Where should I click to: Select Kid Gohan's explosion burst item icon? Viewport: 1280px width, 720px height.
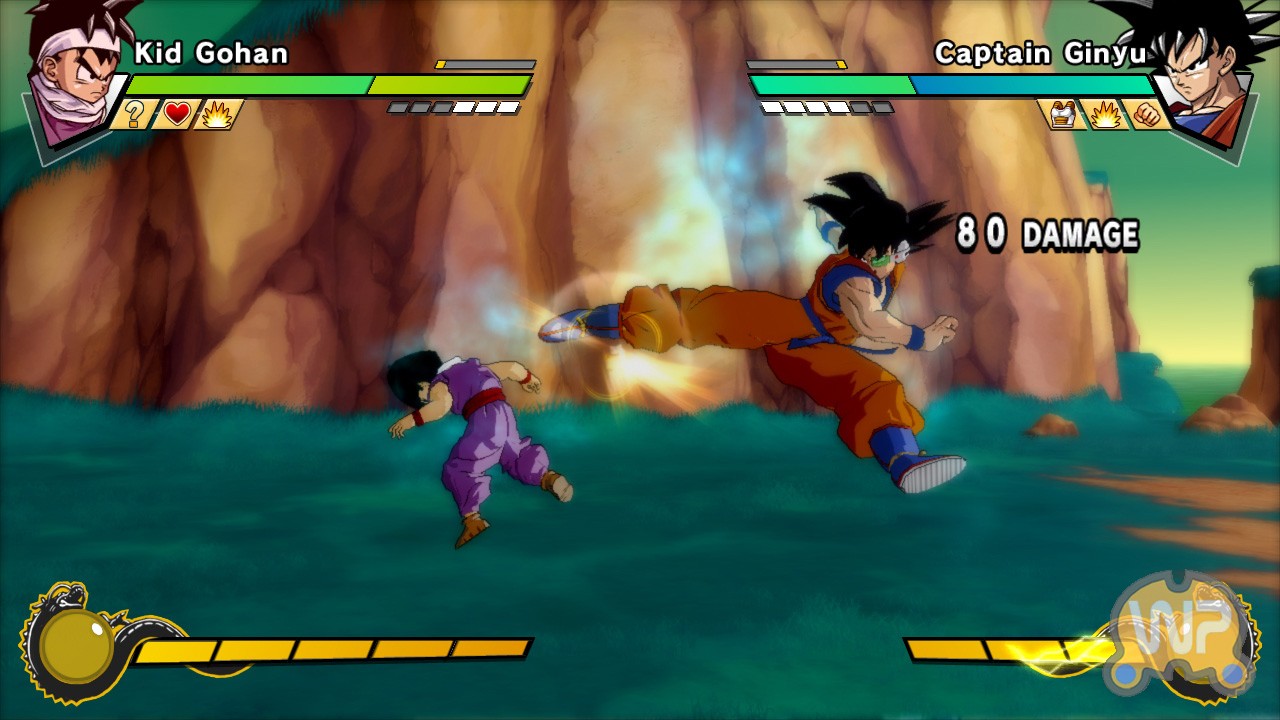tap(216, 114)
